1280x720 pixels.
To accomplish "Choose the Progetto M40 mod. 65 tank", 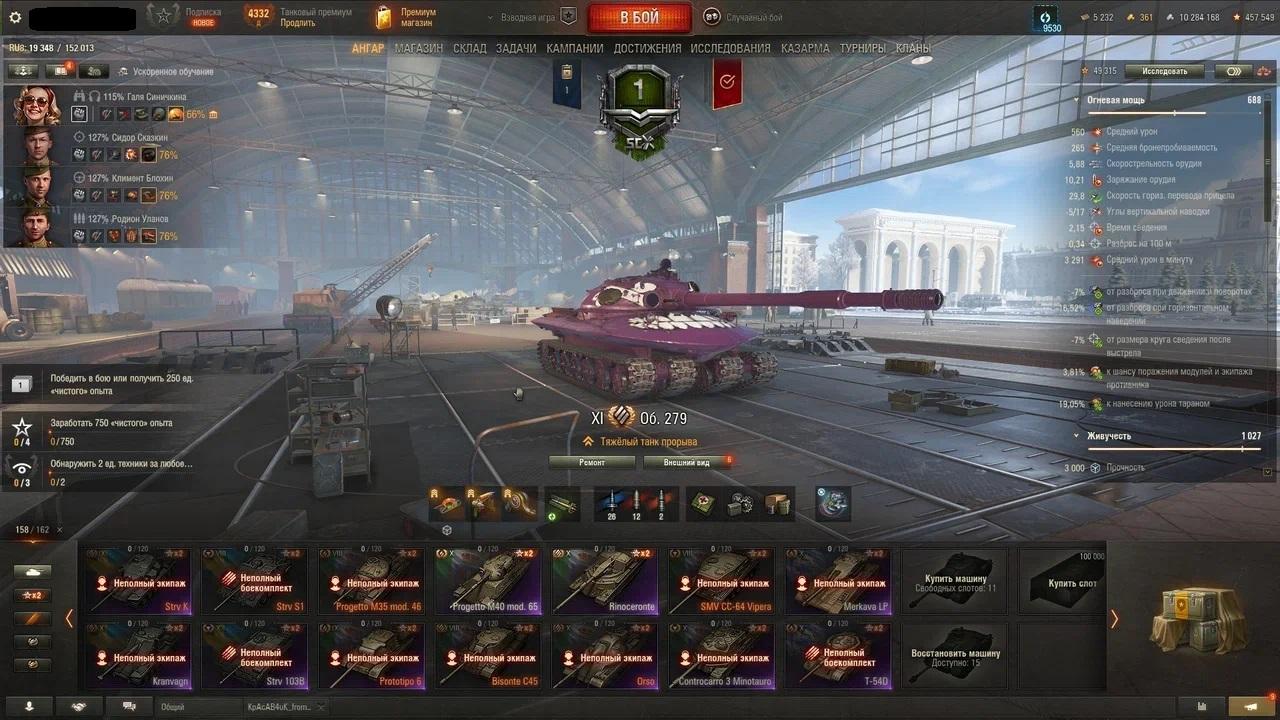I will [x=492, y=580].
